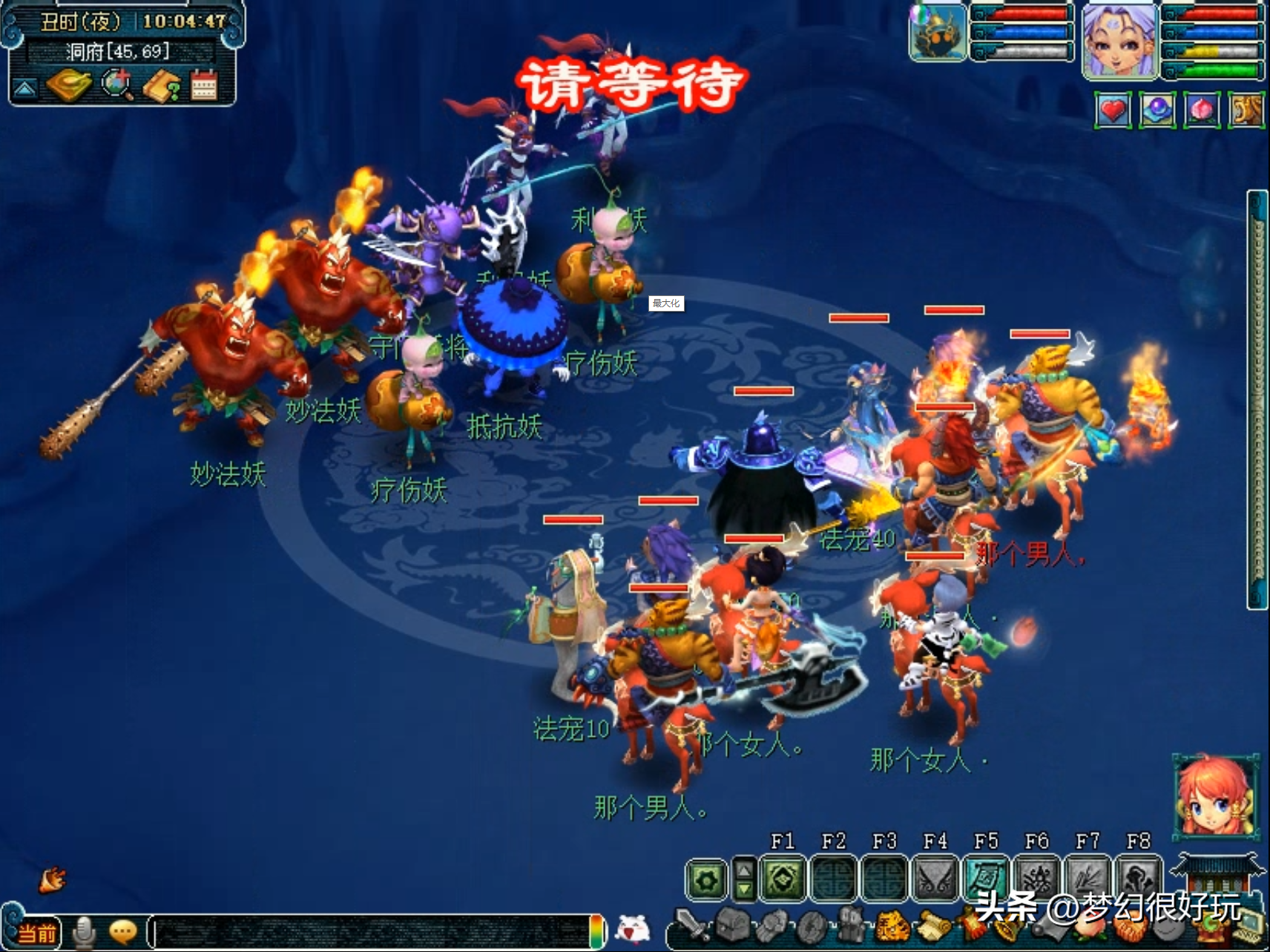Image resolution: width=1270 pixels, height=952 pixels.
Task: Activate the F5 teal scroll skill slot
Action: click(986, 878)
